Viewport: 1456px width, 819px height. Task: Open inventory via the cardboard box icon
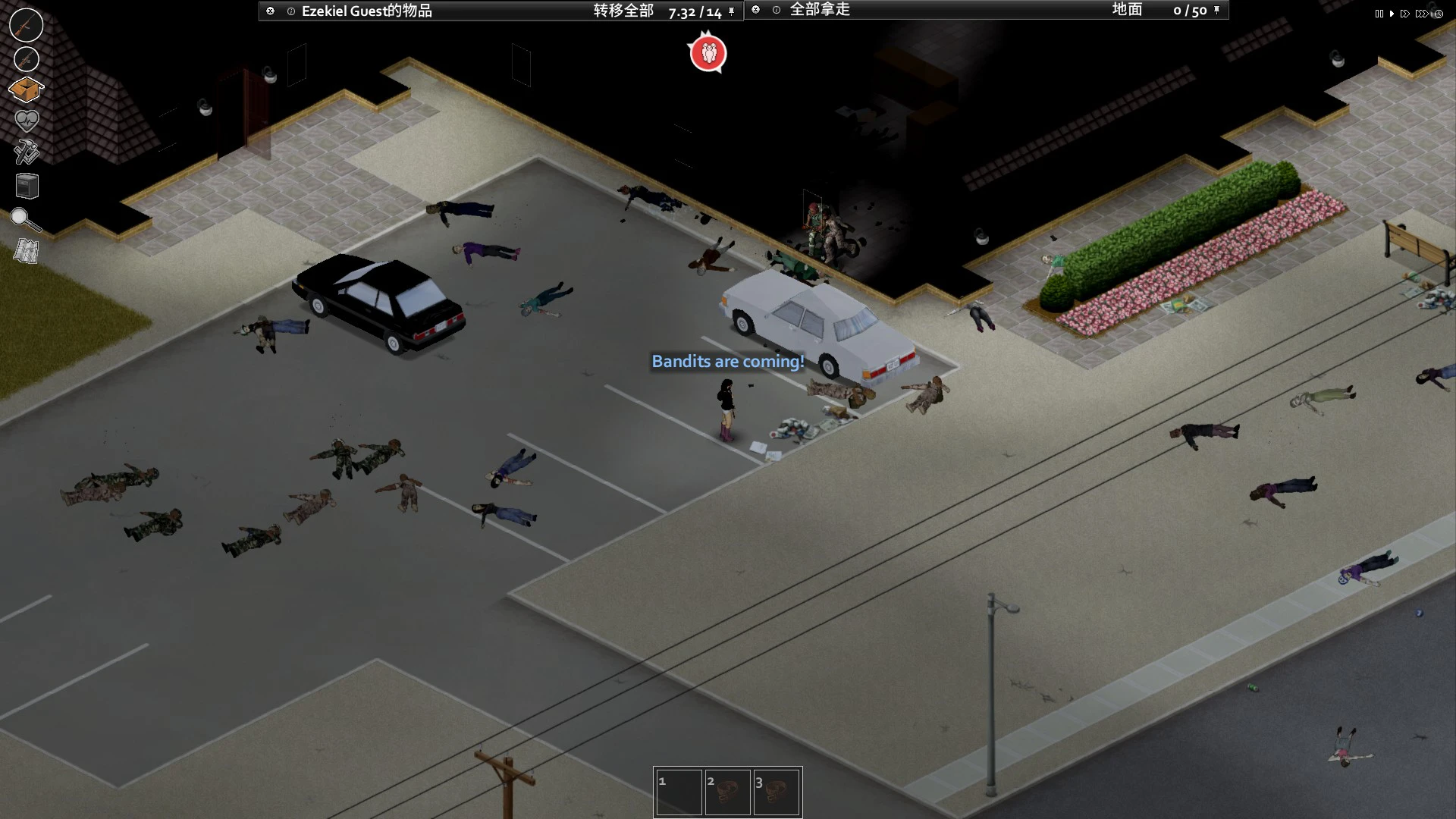[26, 90]
